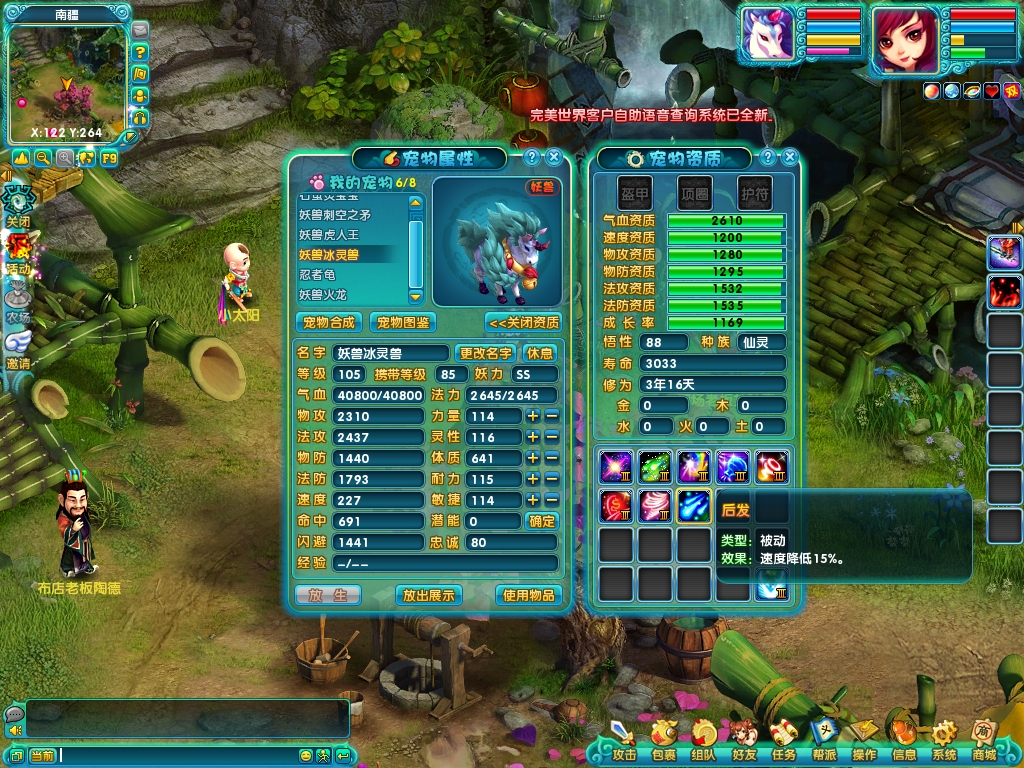The image size is (1024, 768).
Task: Confirm attribute points with 确定
Action: 542,521
